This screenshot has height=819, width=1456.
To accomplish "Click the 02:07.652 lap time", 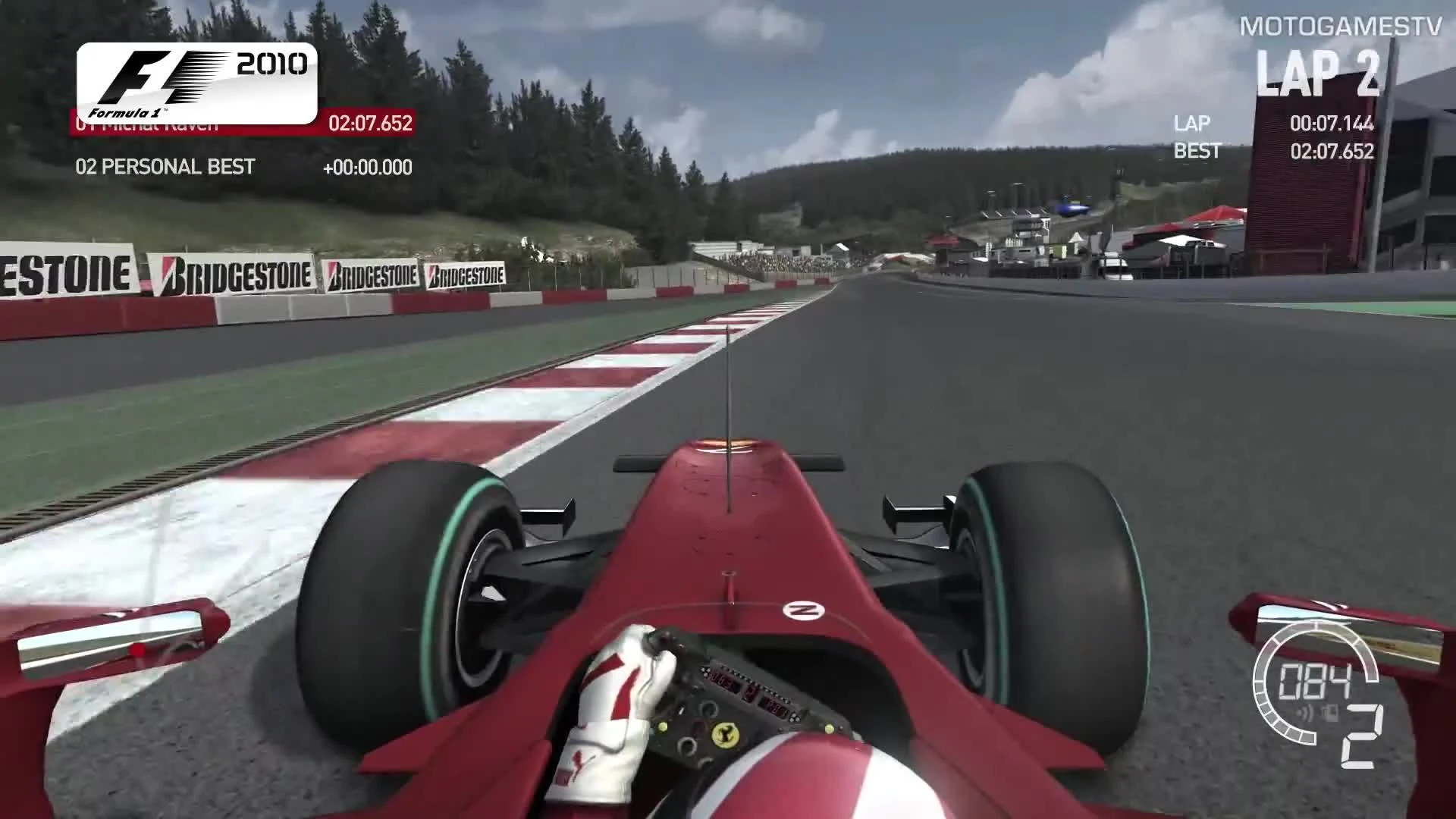I will pyautogui.click(x=369, y=124).
